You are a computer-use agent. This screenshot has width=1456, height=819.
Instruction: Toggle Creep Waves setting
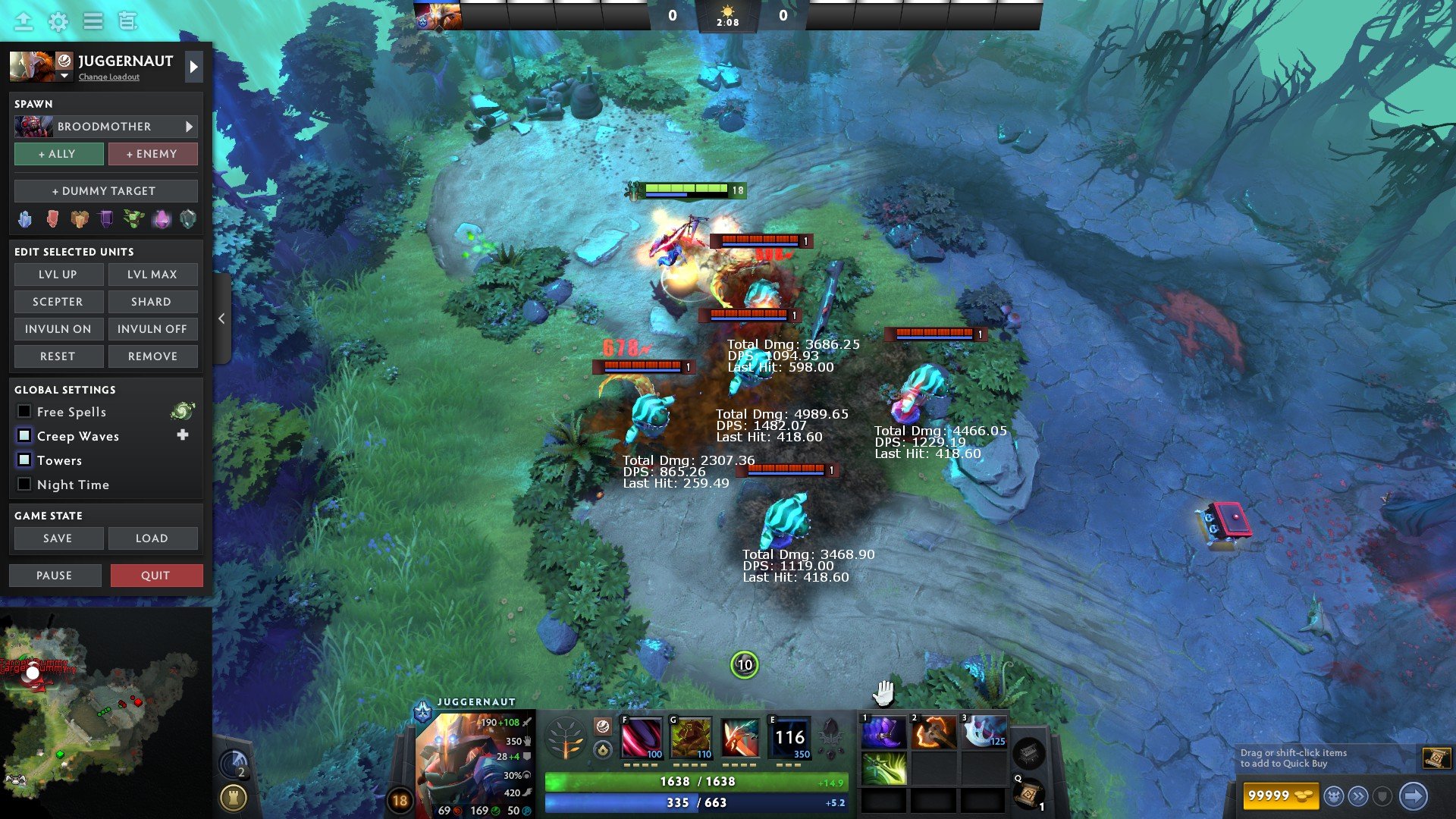(24, 436)
